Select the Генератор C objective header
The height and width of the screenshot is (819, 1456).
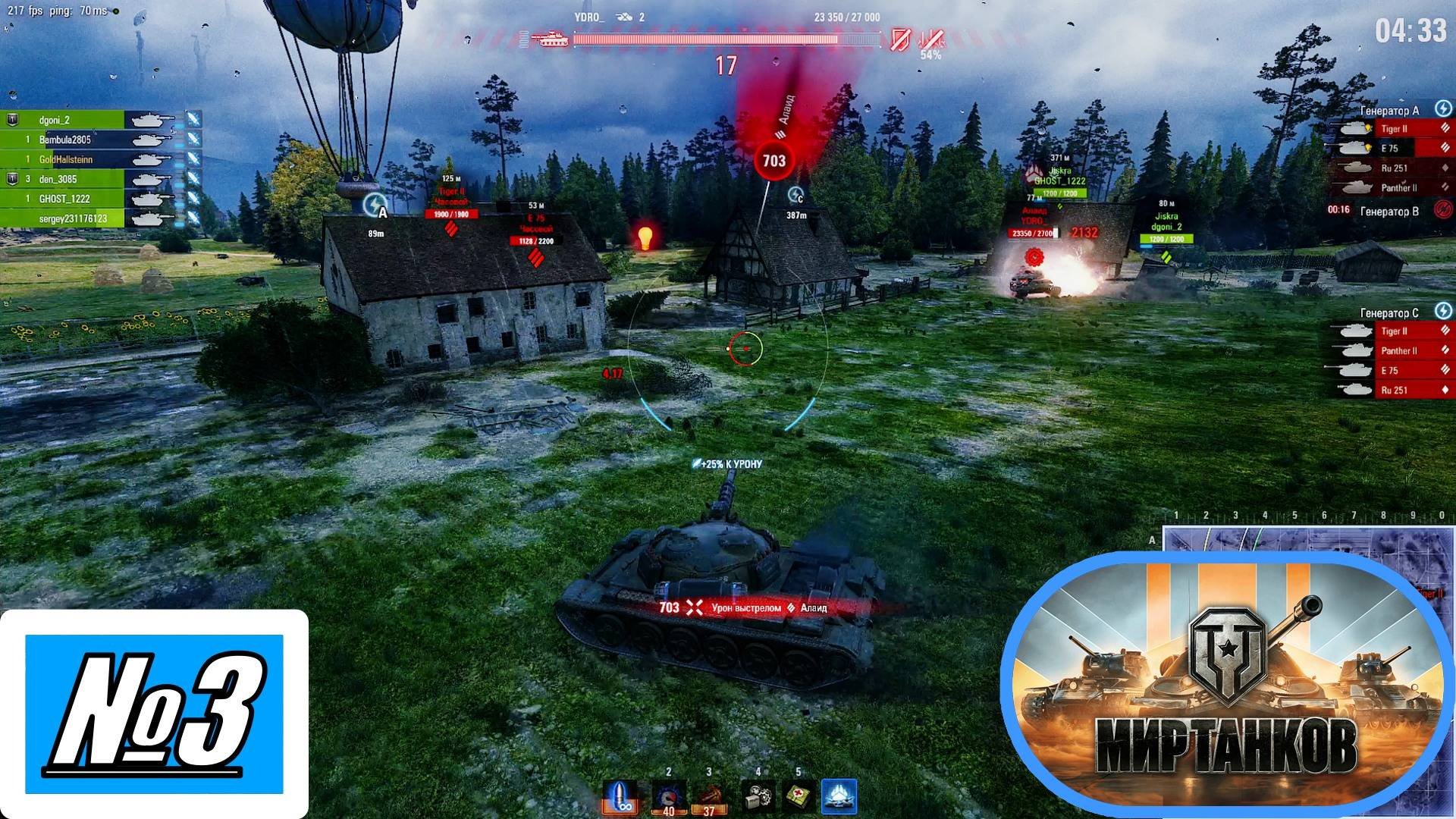[x=1389, y=312]
